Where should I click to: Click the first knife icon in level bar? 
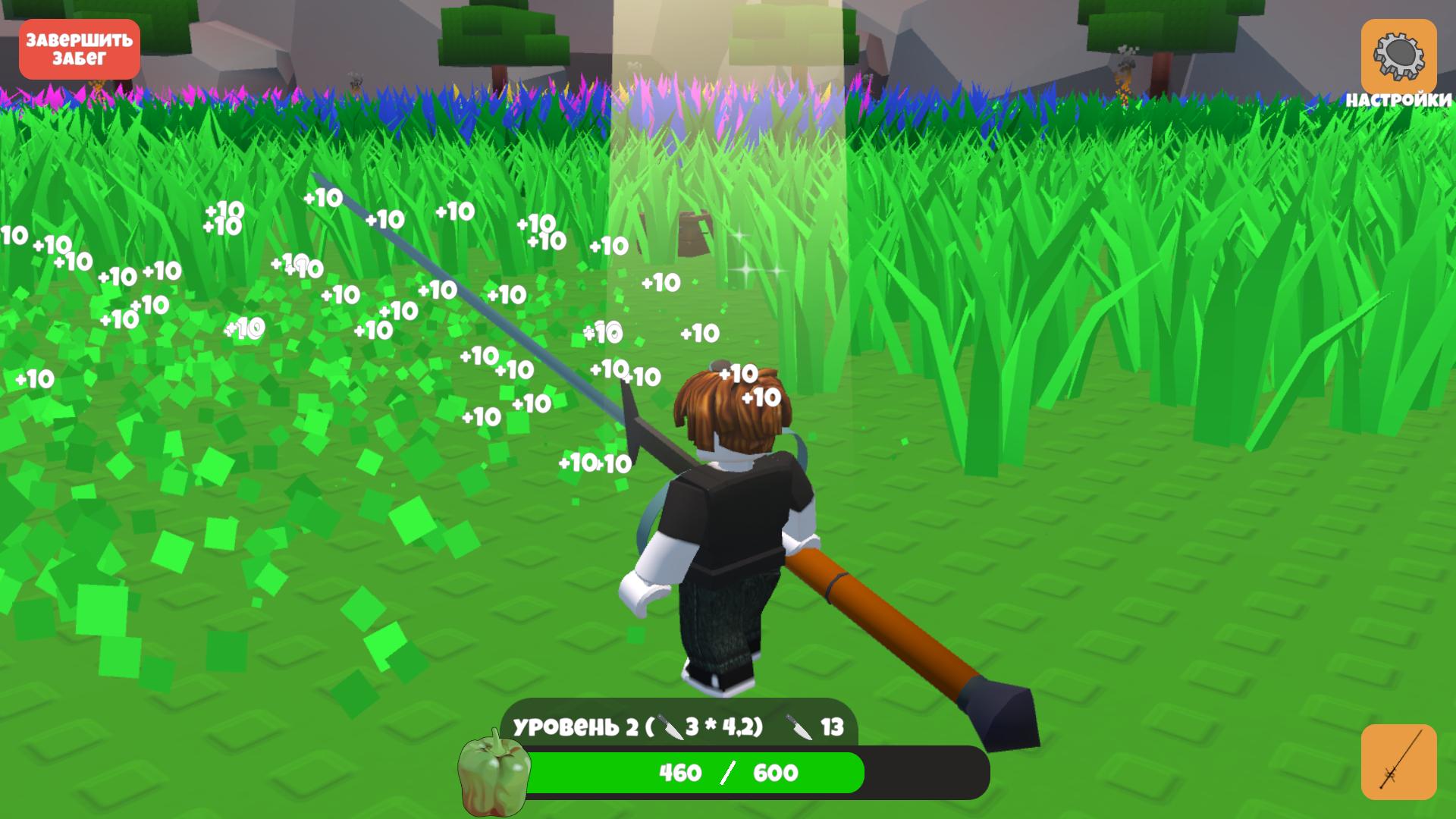tap(670, 728)
